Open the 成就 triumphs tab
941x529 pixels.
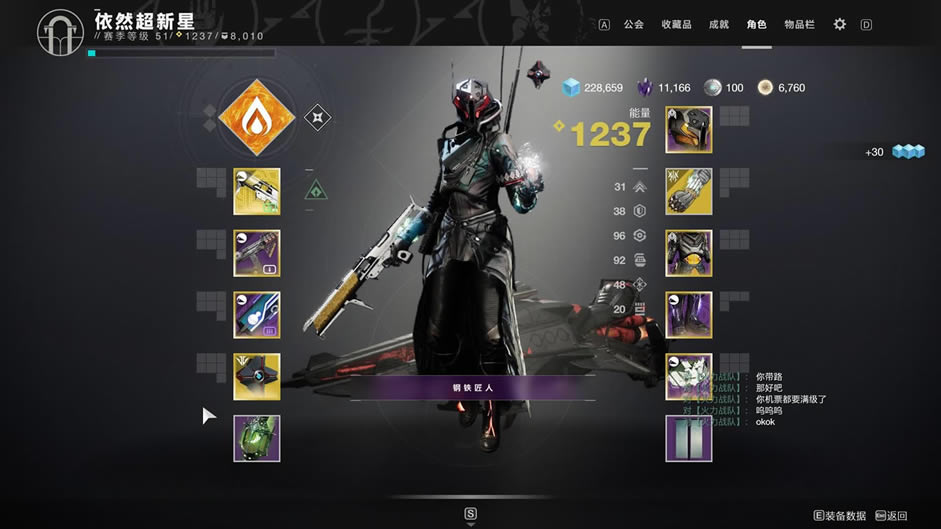point(719,24)
